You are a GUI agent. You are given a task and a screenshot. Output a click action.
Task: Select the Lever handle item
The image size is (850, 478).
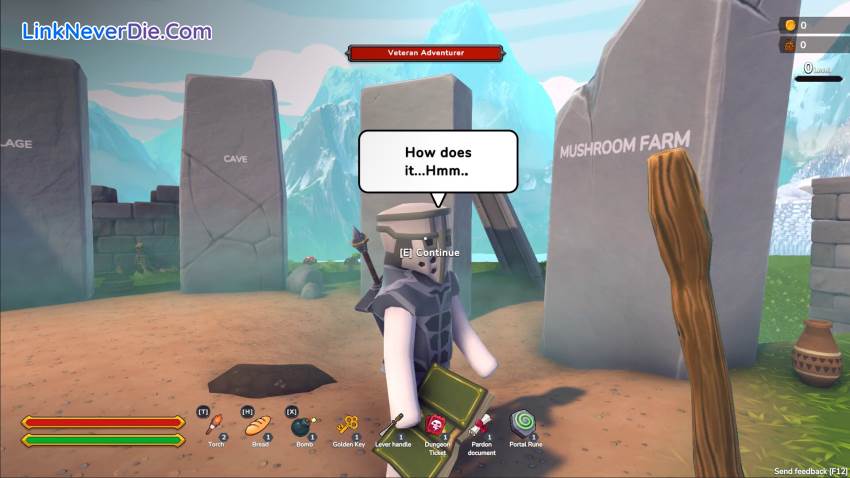[391, 426]
